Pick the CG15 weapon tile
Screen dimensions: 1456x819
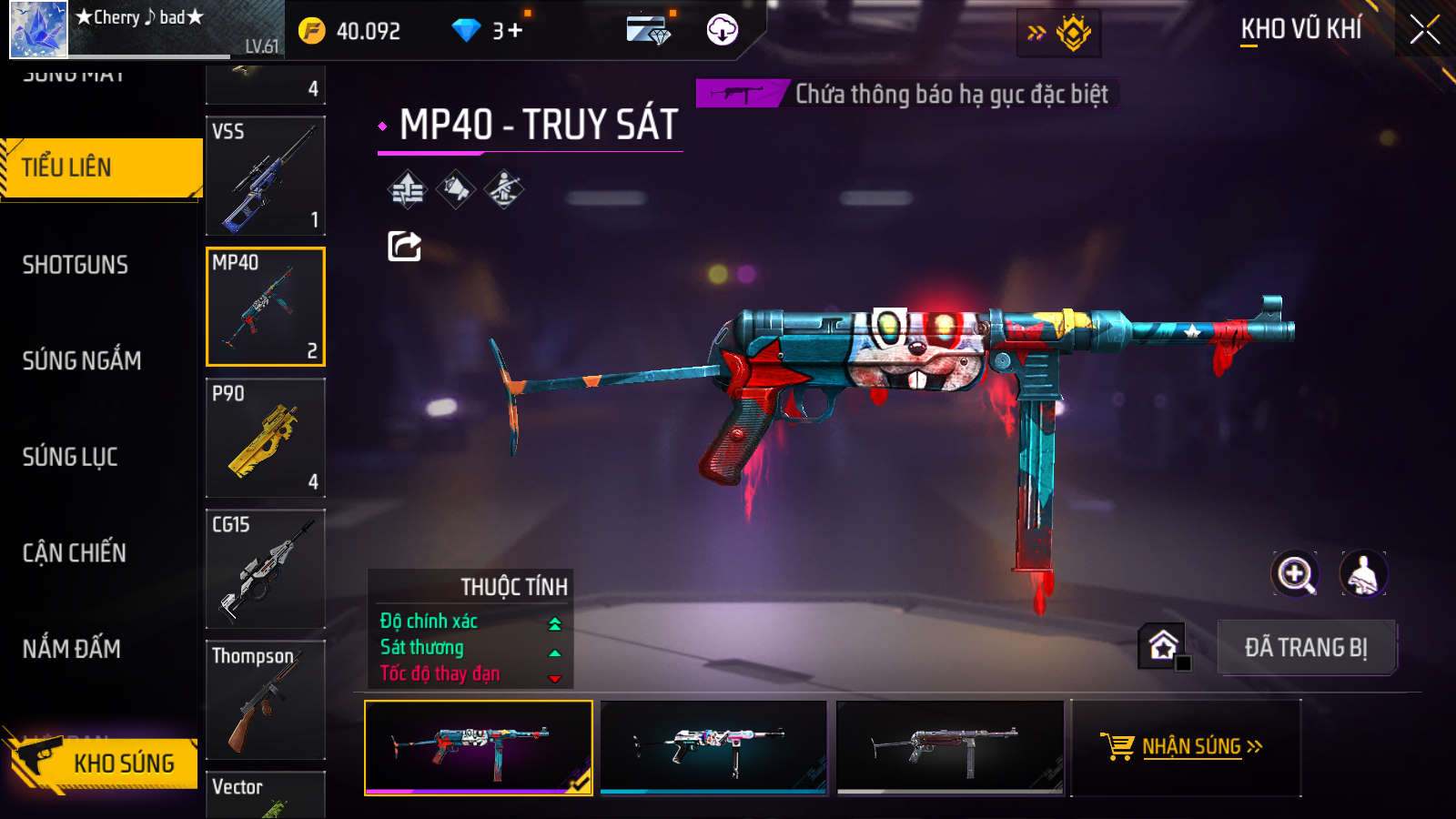click(266, 569)
